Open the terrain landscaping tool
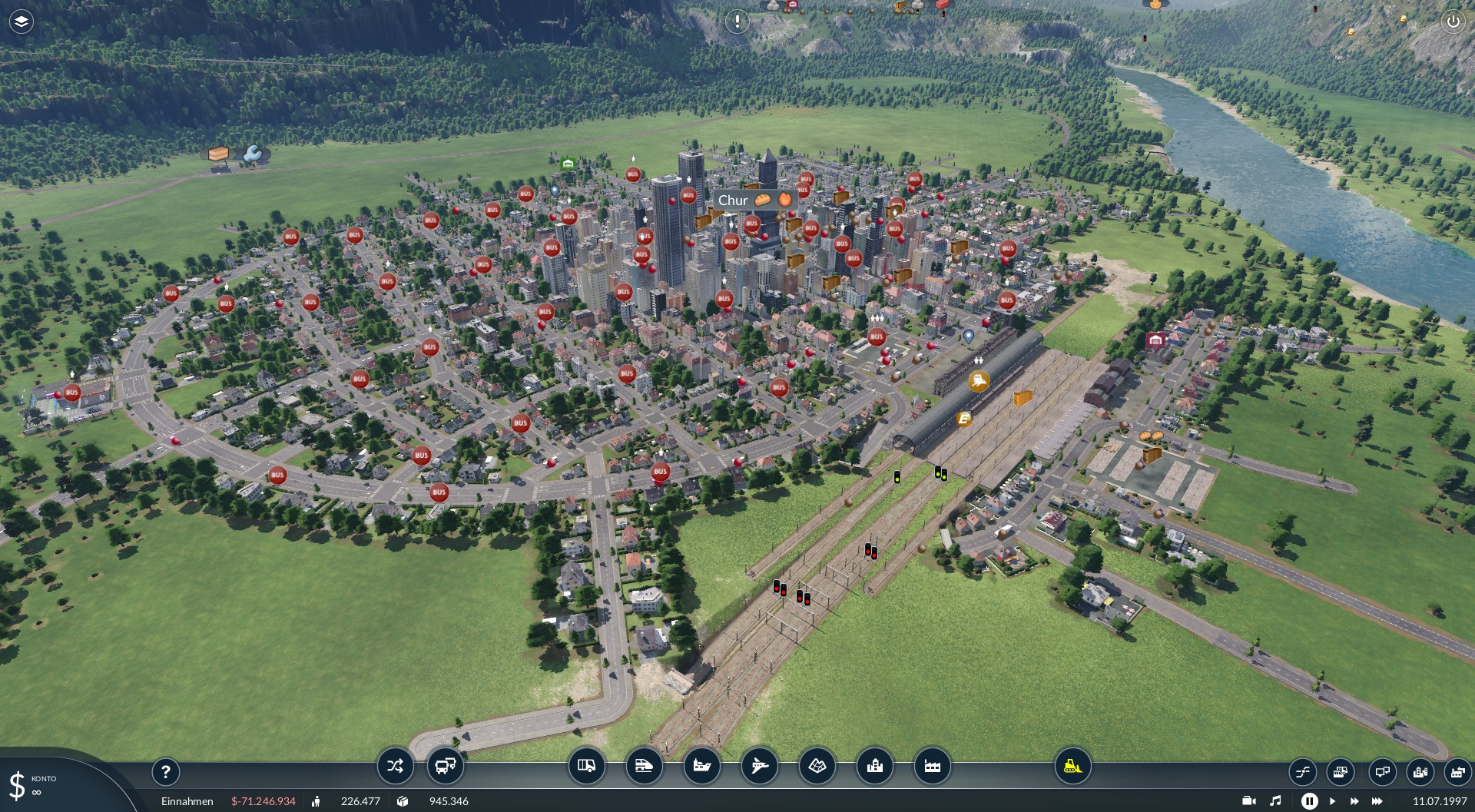Image resolution: width=1475 pixels, height=812 pixels. (817, 766)
